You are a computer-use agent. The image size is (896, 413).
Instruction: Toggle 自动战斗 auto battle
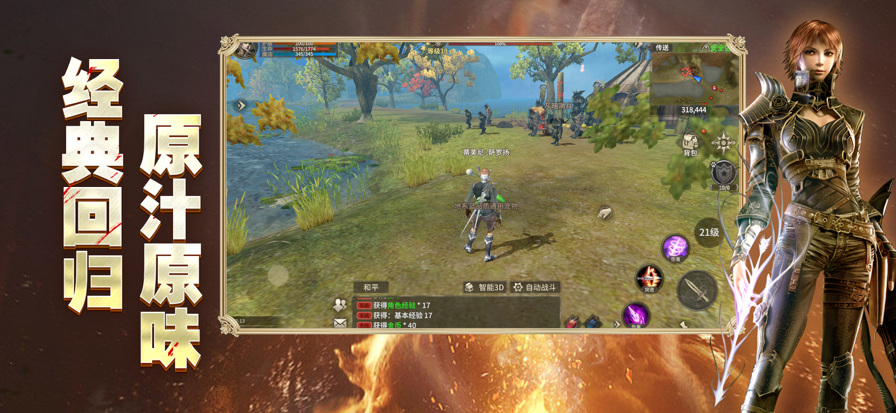(535, 287)
